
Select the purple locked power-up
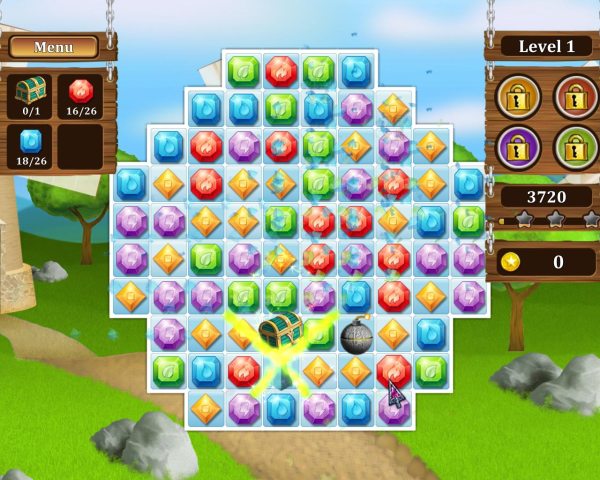click(518, 149)
